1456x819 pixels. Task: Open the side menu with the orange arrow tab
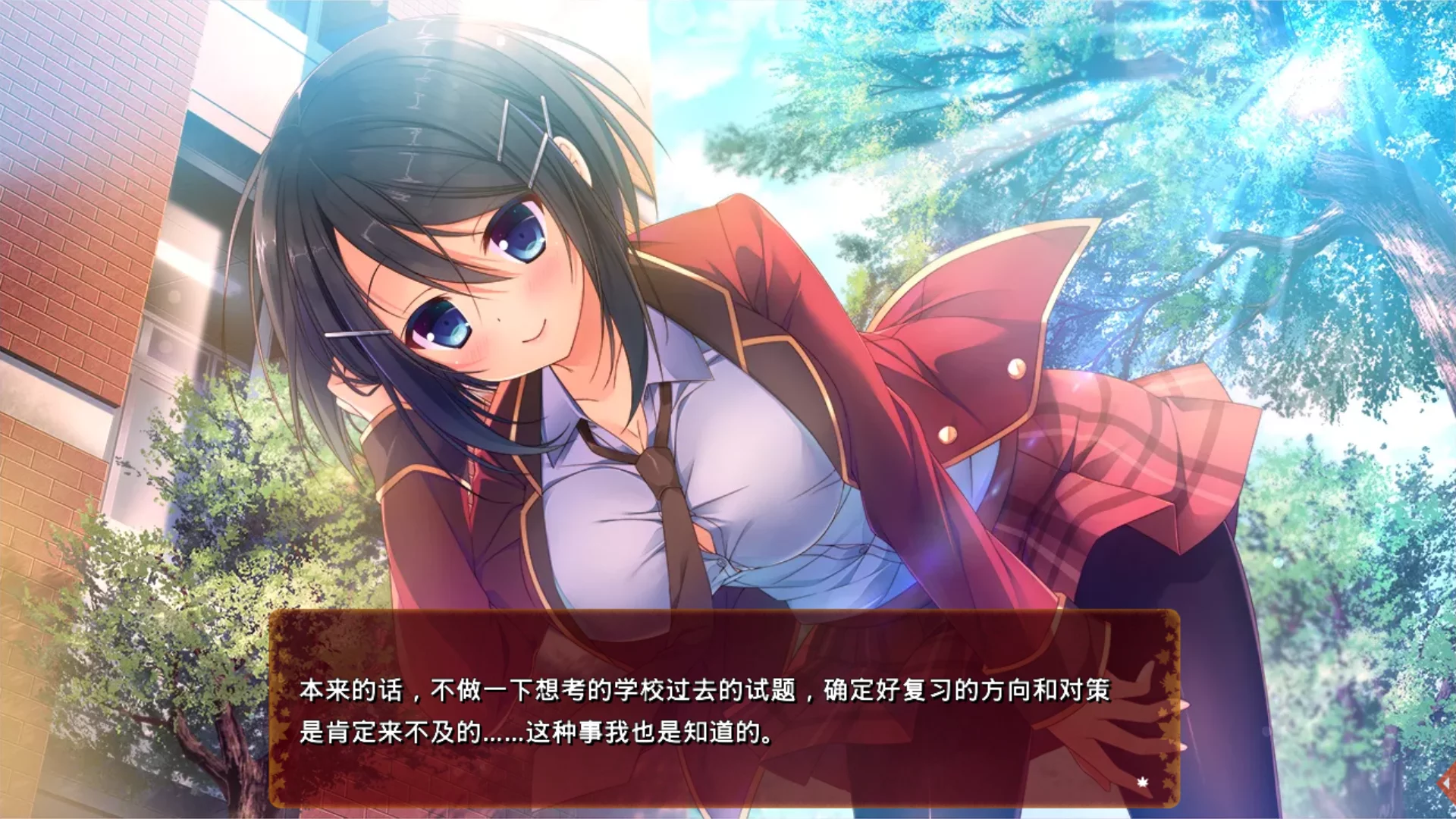1448,783
